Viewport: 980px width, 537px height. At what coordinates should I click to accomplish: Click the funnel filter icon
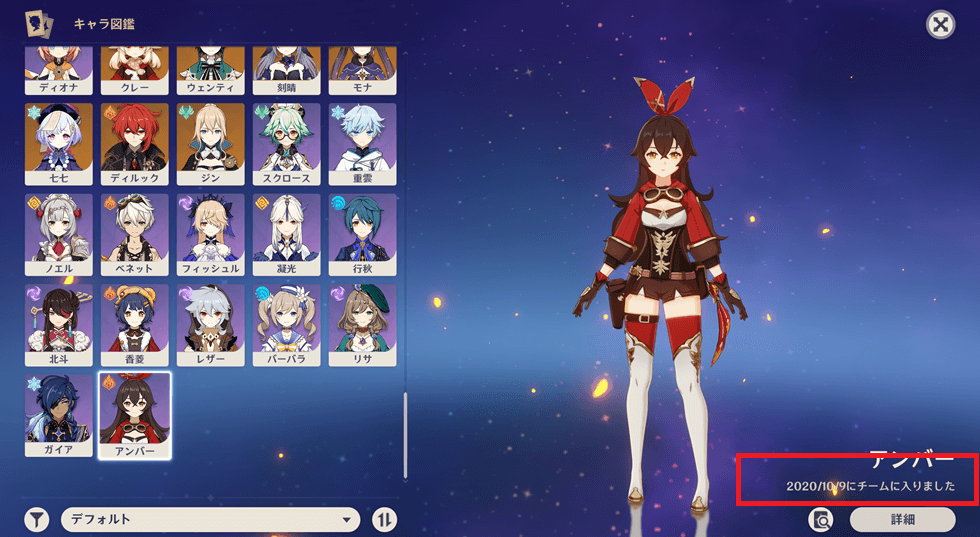coord(37,519)
